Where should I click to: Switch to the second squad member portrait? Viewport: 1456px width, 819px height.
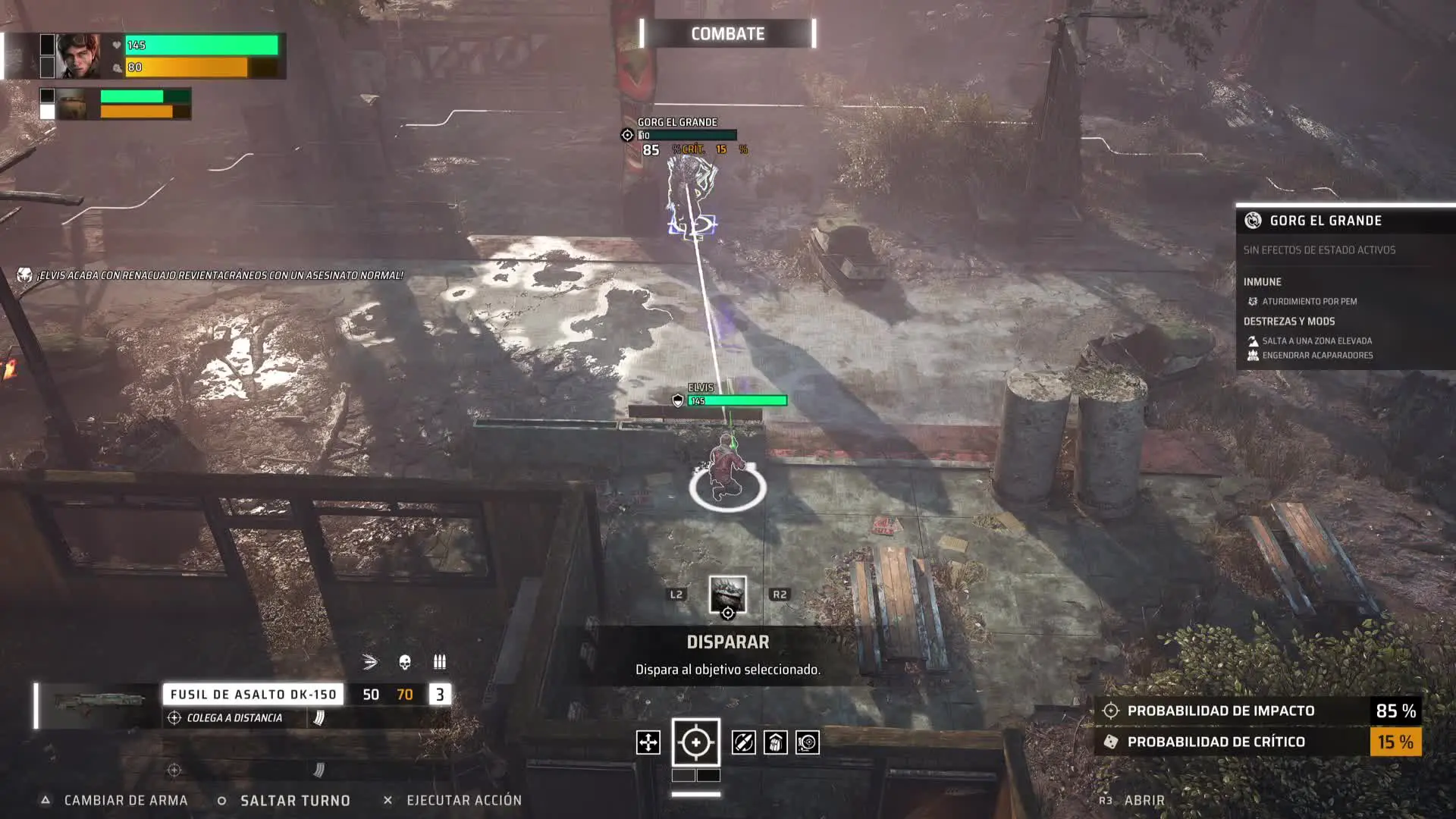click(x=73, y=105)
